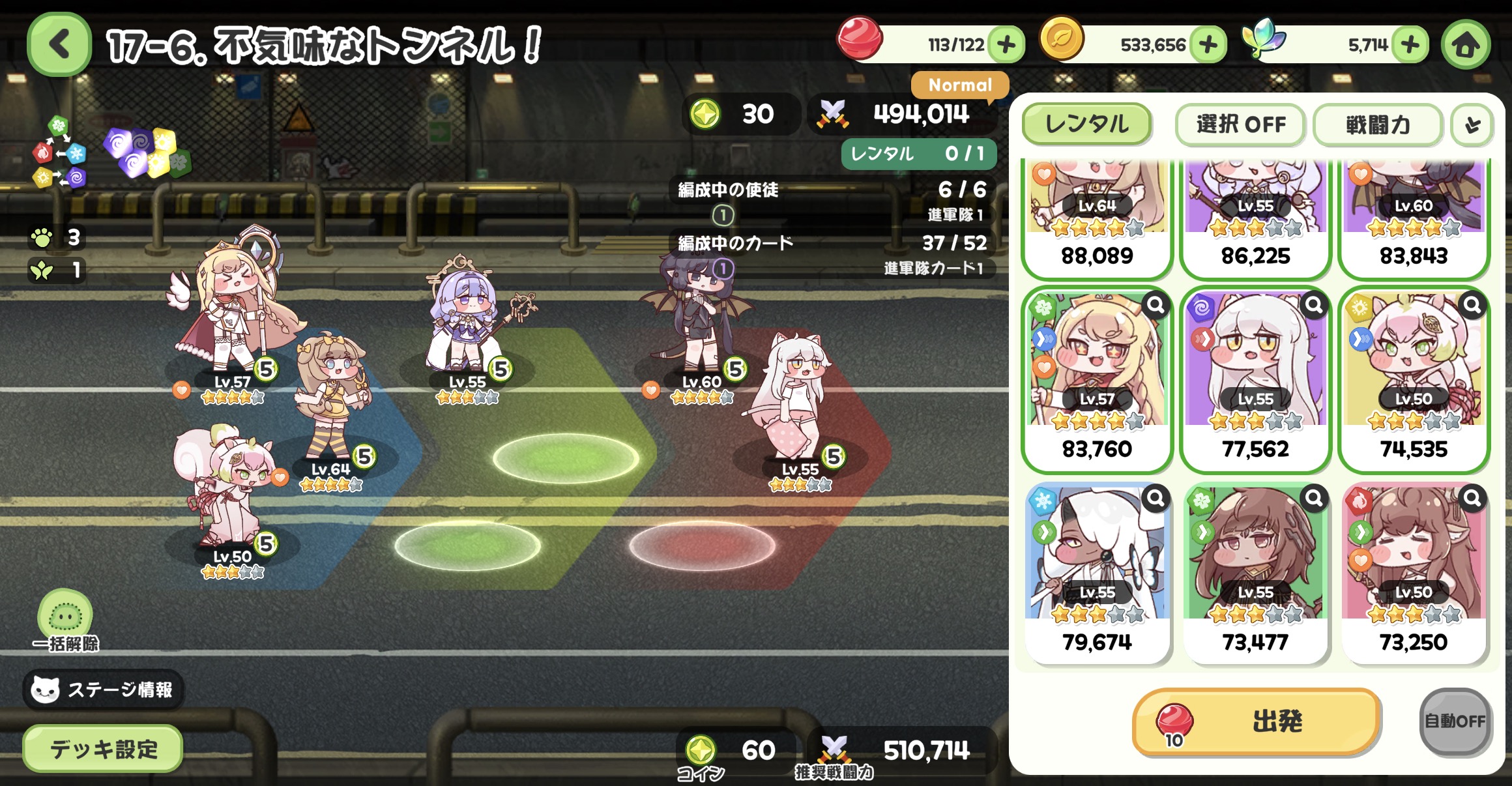Screen dimensions: 1512x786
Task: Return to the home screen
Action: click(x=1466, y=45)
